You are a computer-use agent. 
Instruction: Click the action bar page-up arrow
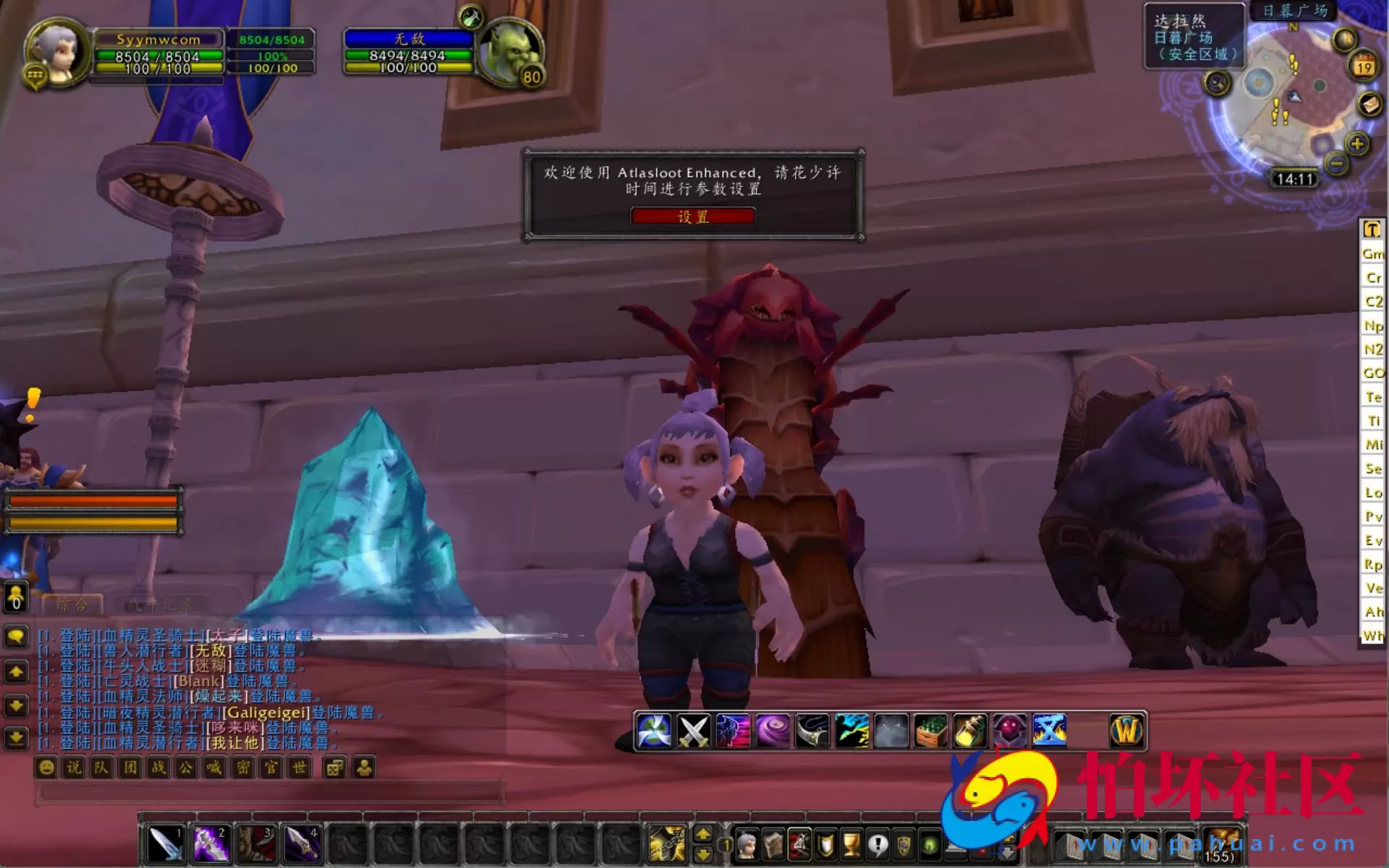point(704,834)
